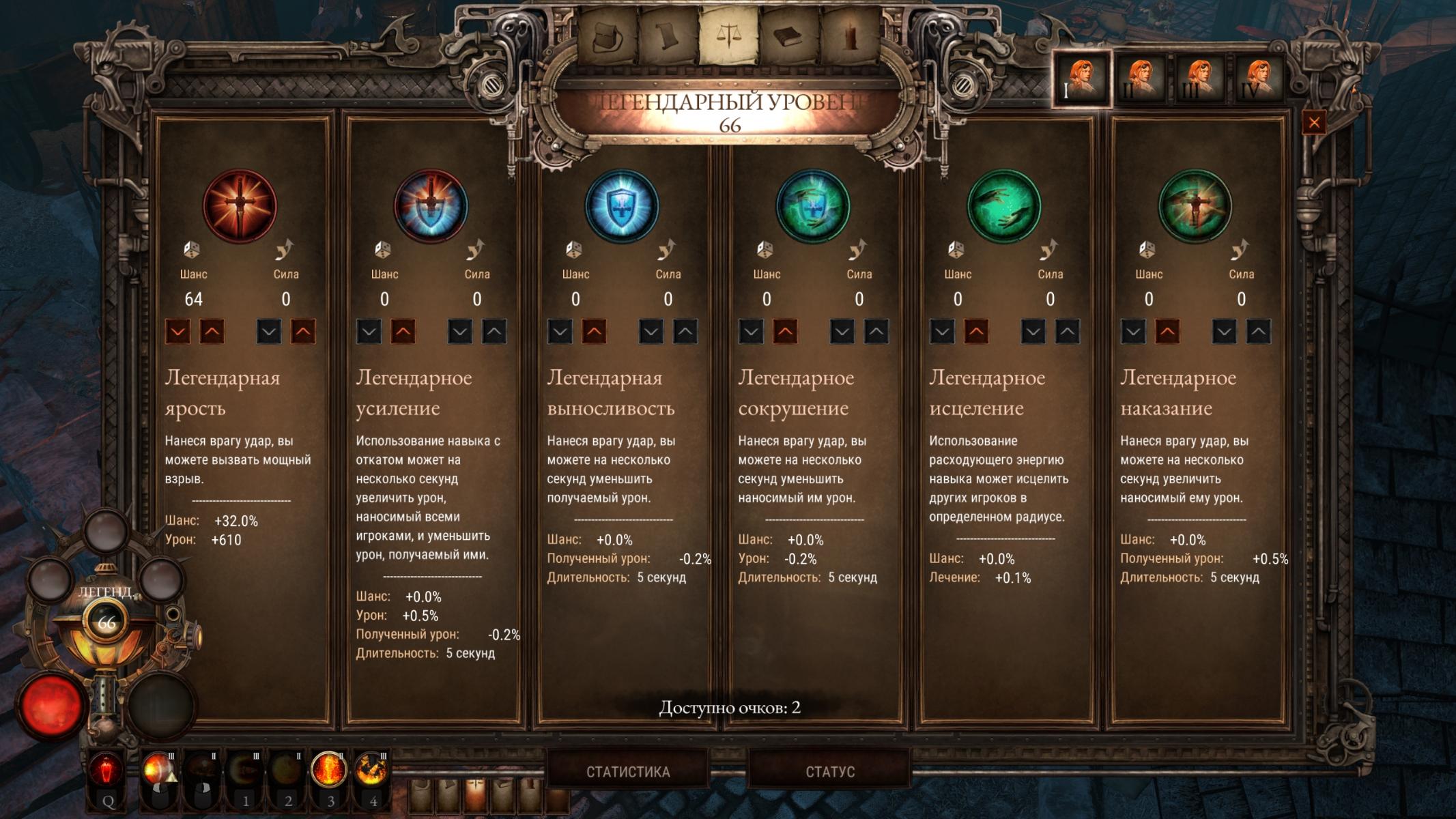Choose character portrait III
The image size is (1456, 819).
pos(1199,79)
